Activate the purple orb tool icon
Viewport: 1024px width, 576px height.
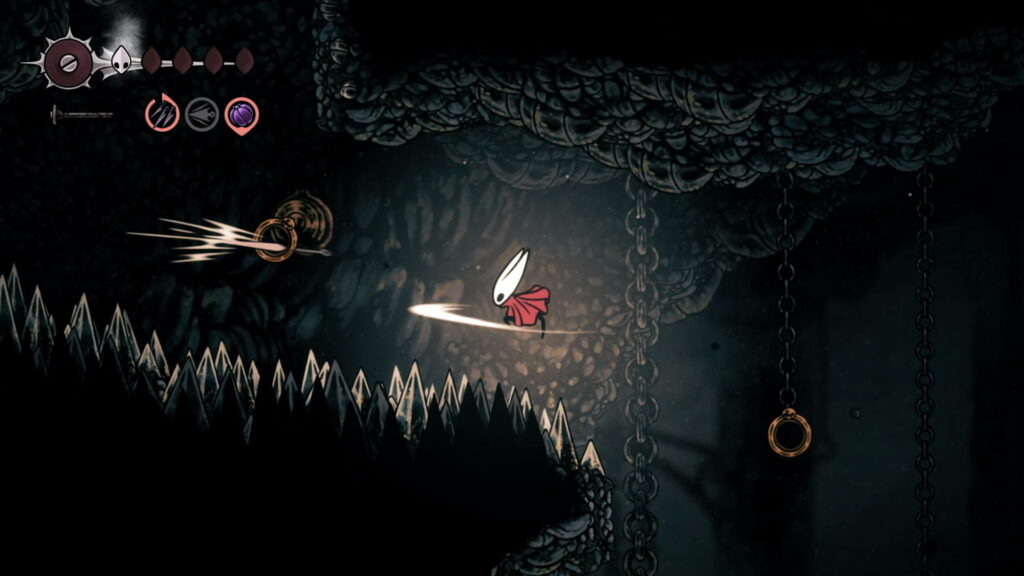[x=241, y=114]
